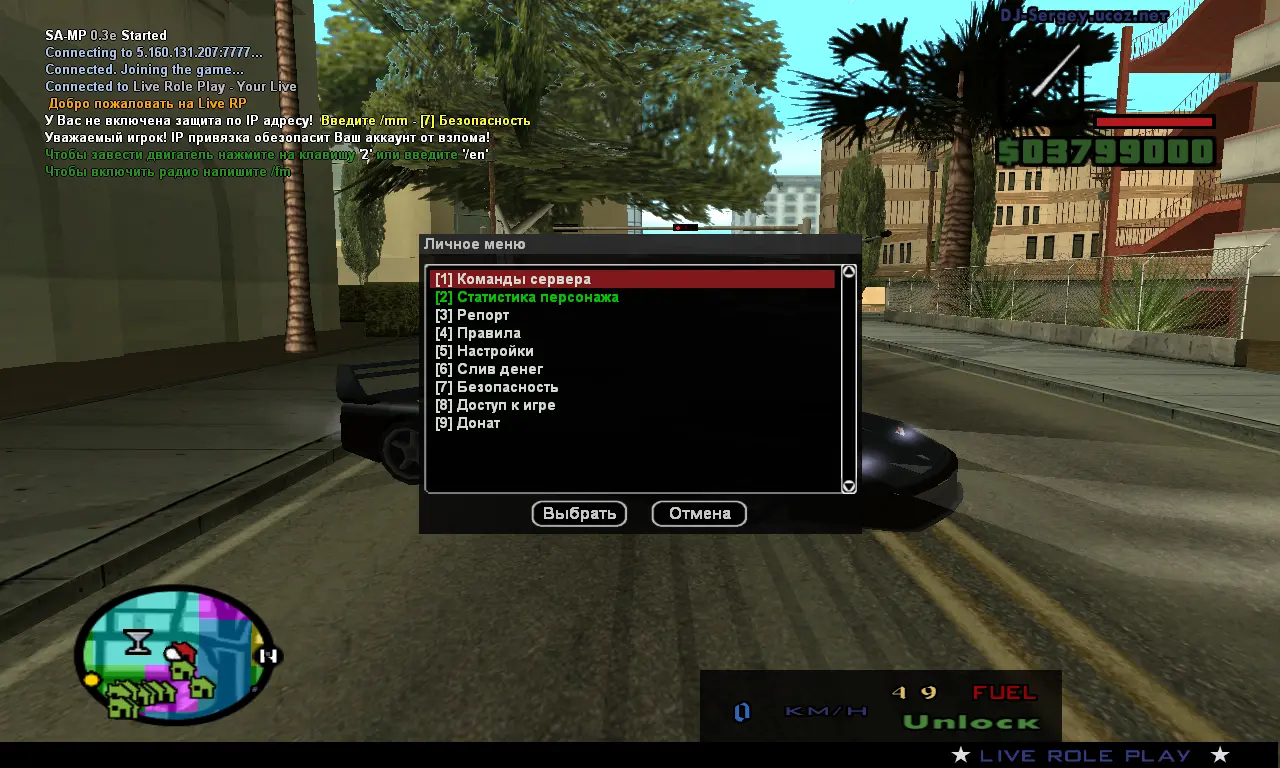
Task: Cancel the dialog with Отмена
Action: (x=699, y=514)
